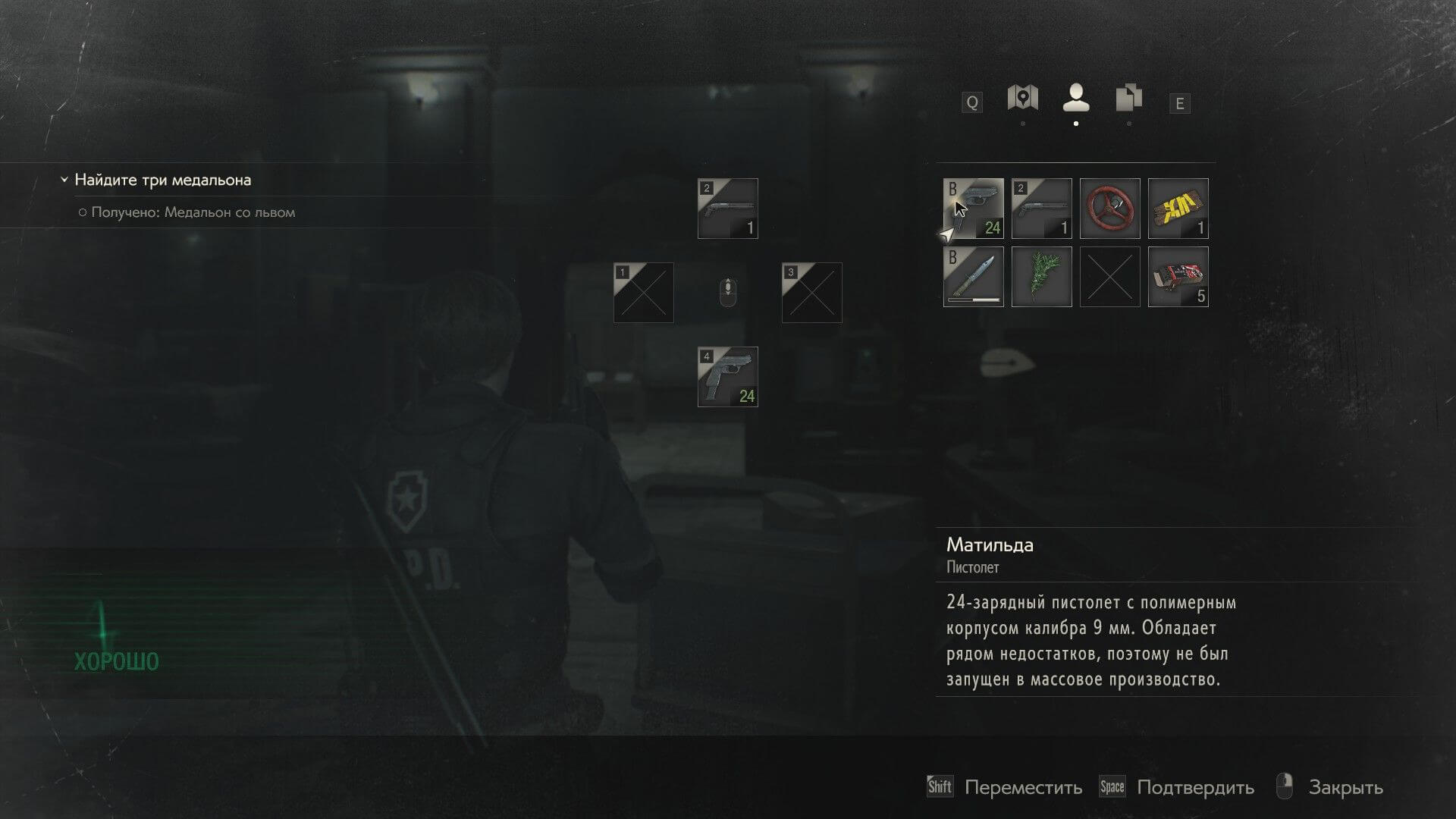Image resolution: width=1456 pixels, height=819 pixels.
Task: Switch to the map tab
Action: coord(1022,99)
